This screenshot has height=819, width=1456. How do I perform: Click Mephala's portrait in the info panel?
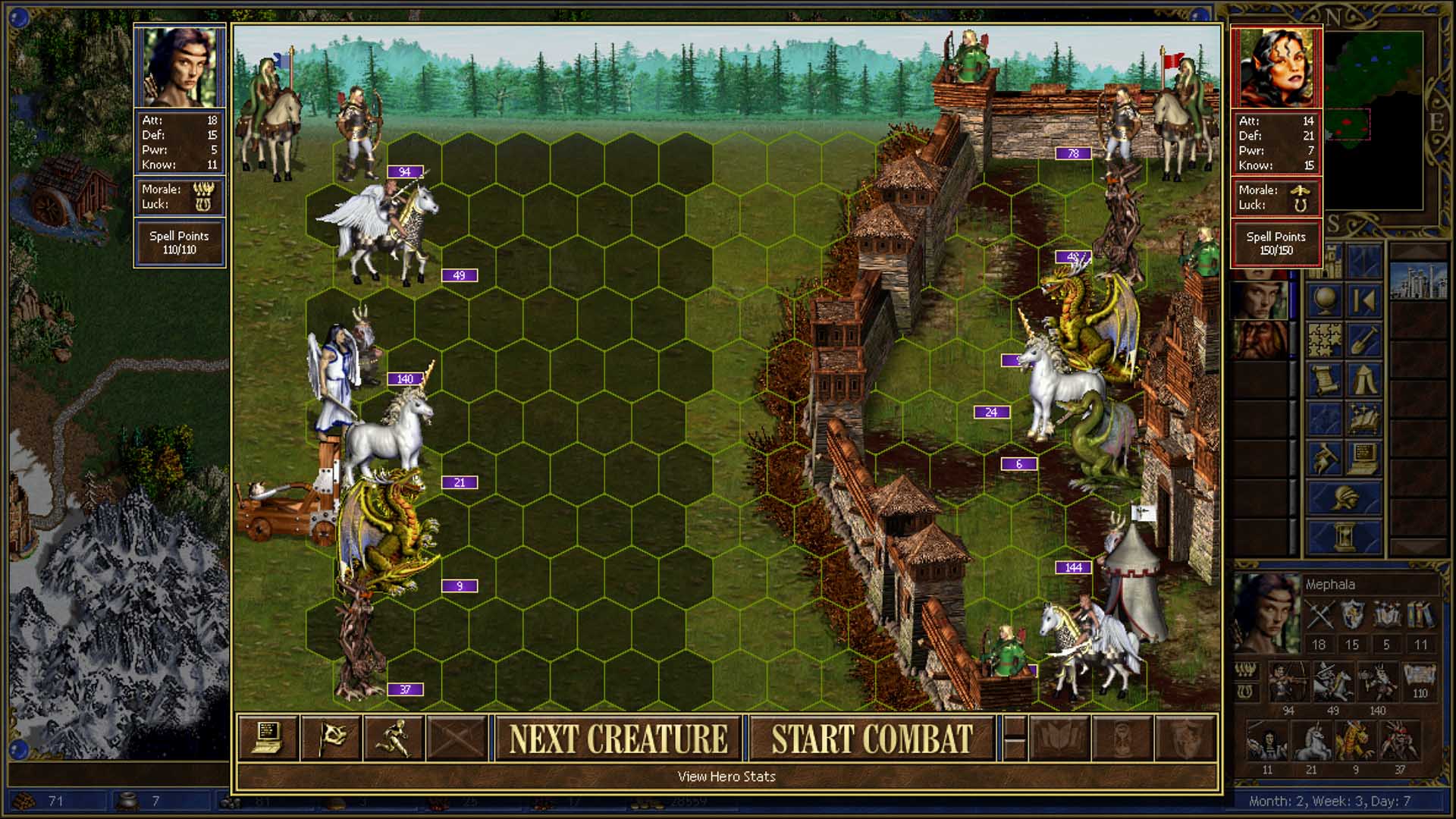coord(1265,614)
